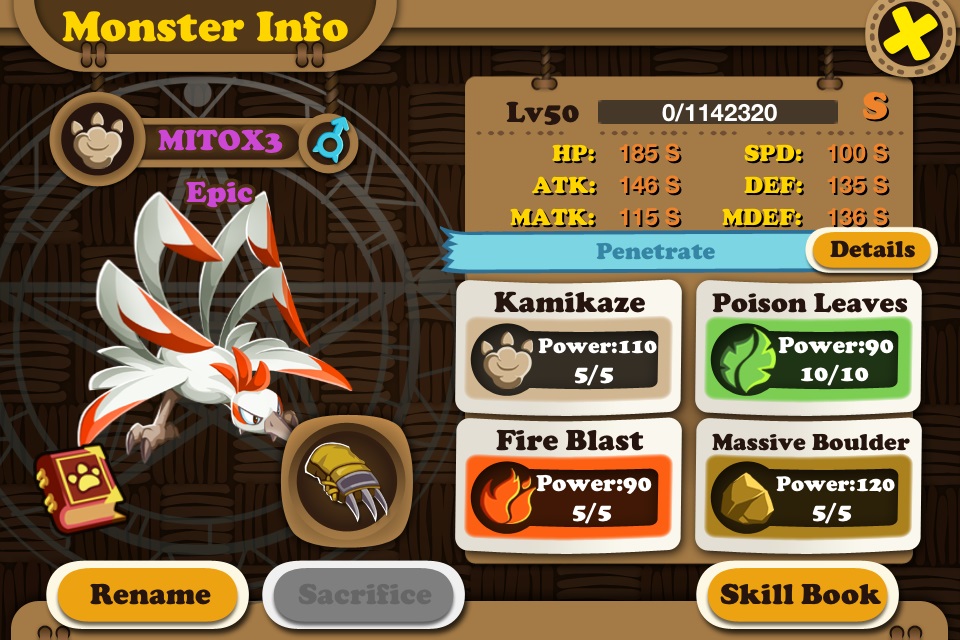Pick the Massive Boulder skill
Image resolution: width=960 pixels, height=640 pixels.
tap(810, 484)
